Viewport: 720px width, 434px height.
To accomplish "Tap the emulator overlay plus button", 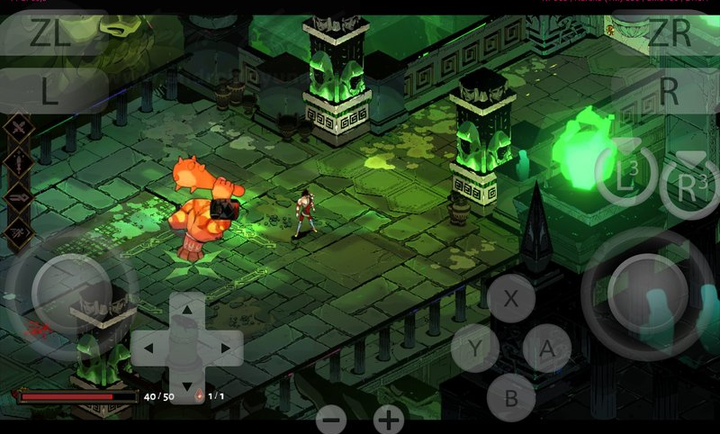I will pos(389,419).
